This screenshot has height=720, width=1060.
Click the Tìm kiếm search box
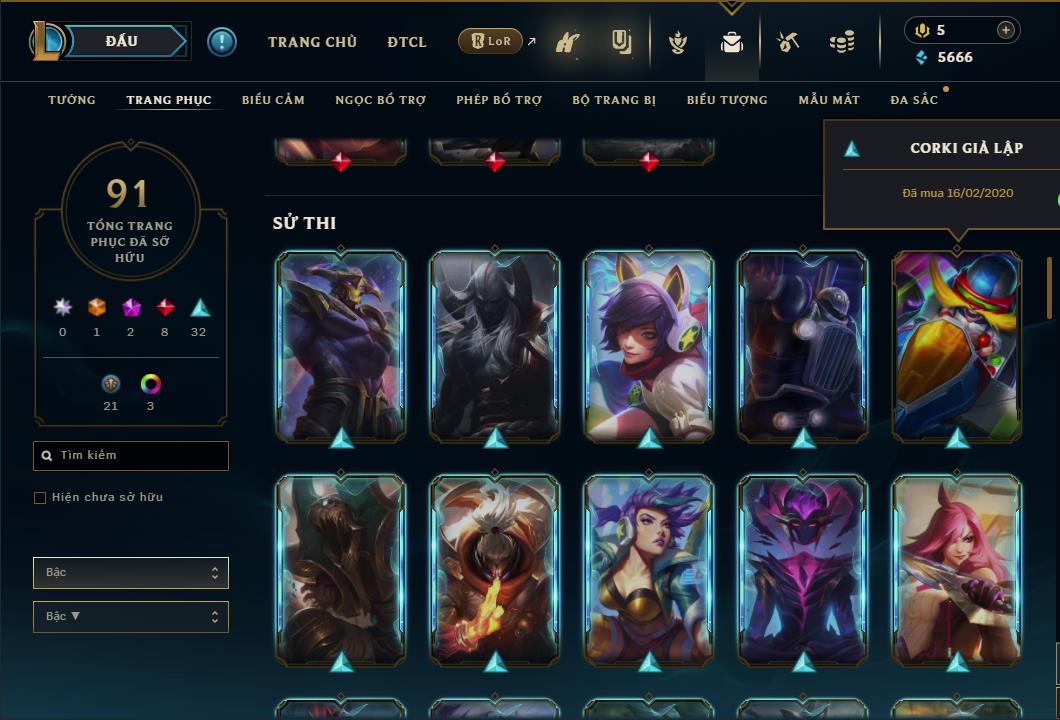click(x=131, y=456)
